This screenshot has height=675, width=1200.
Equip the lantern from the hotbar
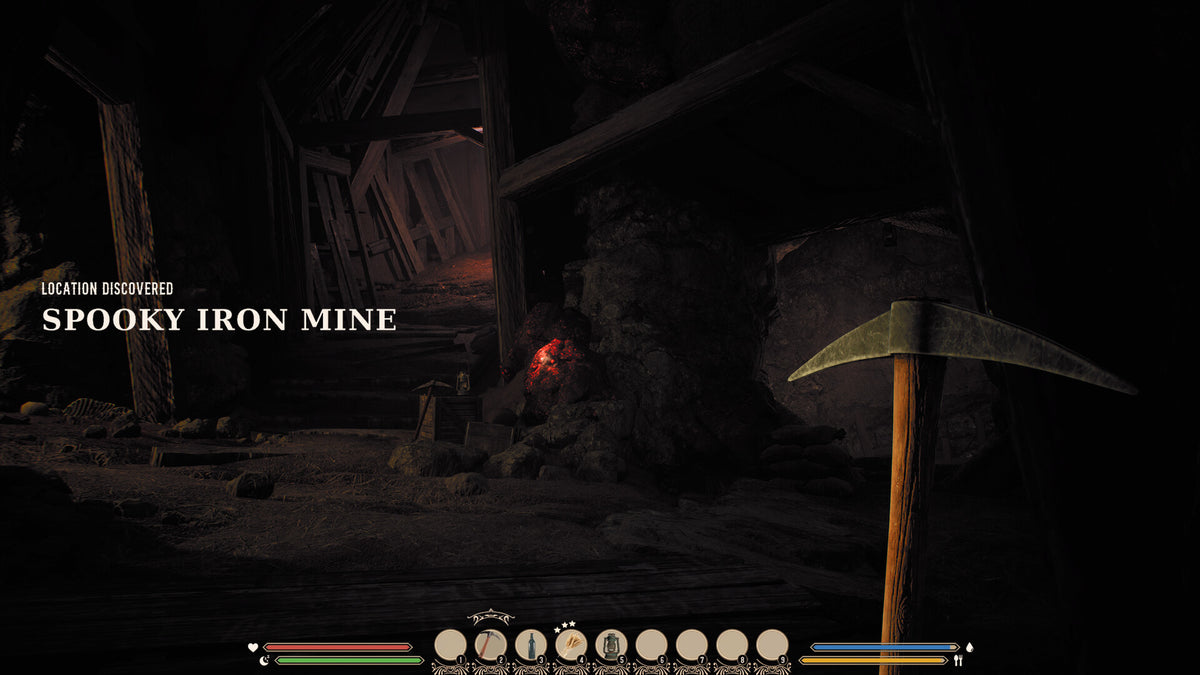tap(610, 646)
